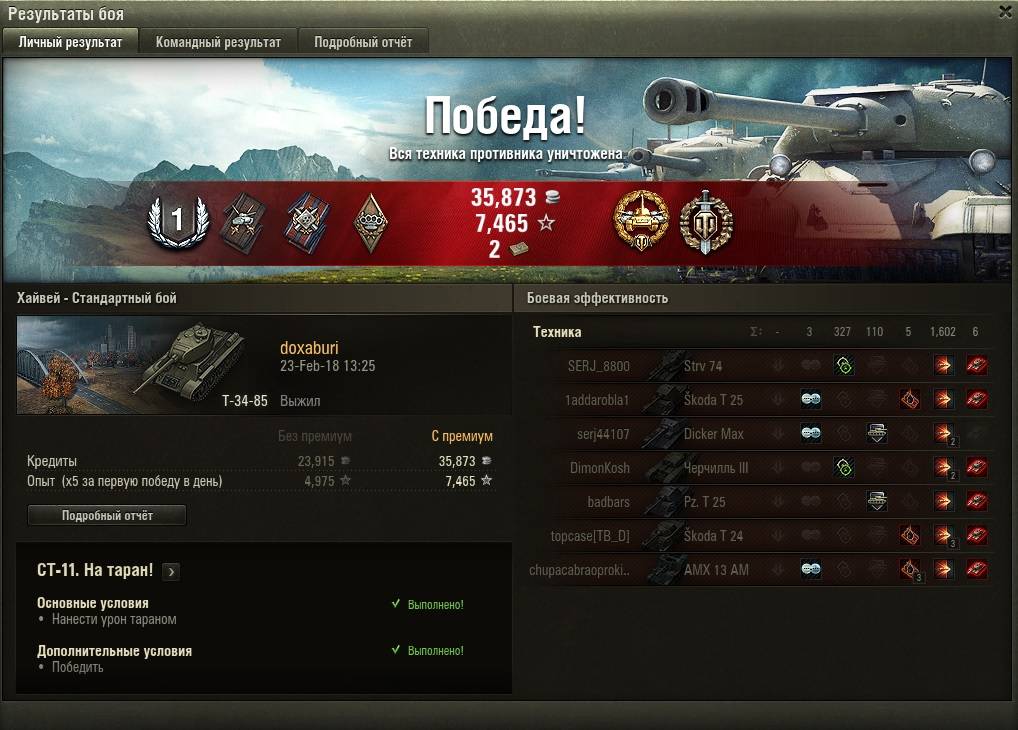
Task: Expand the СТ-11 На таран mission arrow
Action: 171,572
